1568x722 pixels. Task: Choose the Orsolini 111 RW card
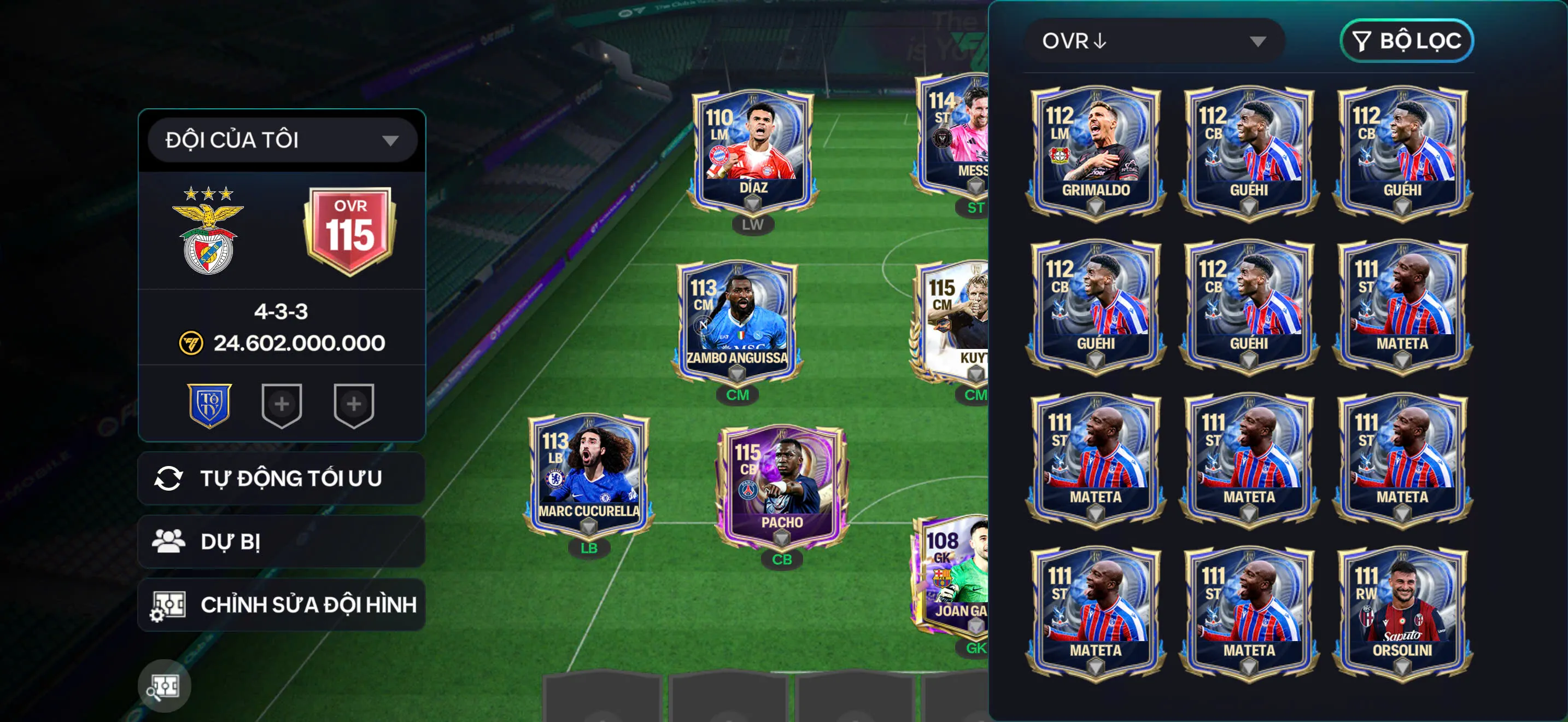pos(1402,613)
